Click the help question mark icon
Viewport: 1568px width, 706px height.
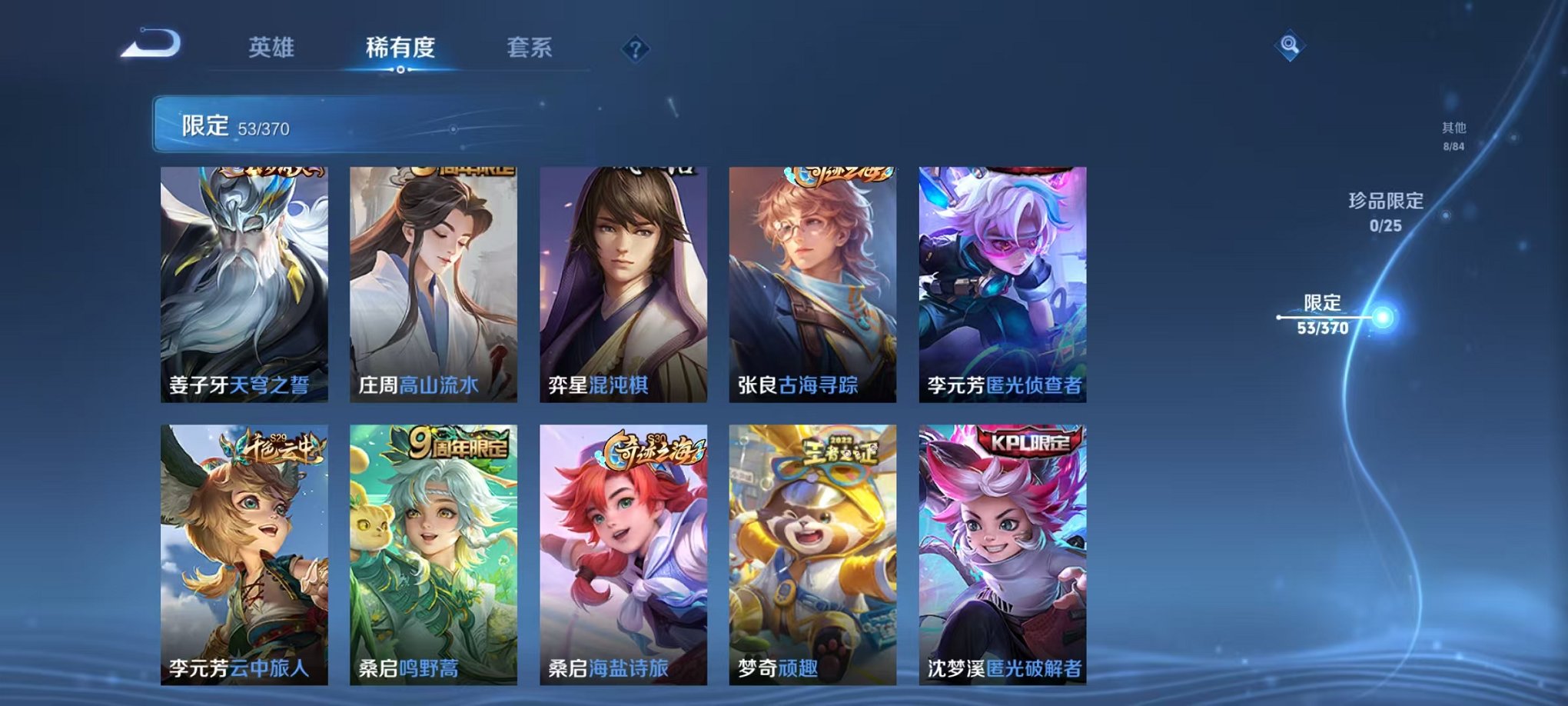633,49
